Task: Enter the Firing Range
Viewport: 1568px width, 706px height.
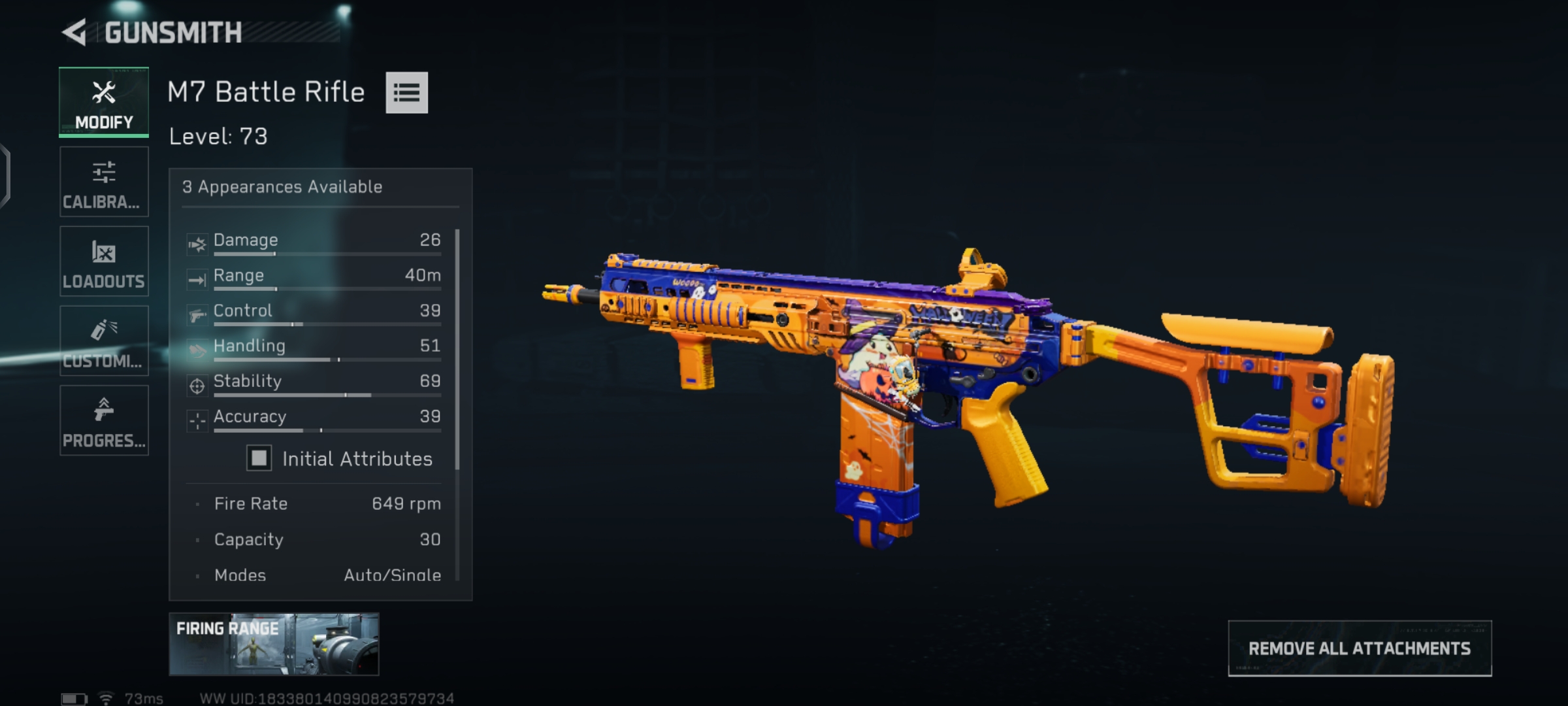Action: [x=274, y=644]
